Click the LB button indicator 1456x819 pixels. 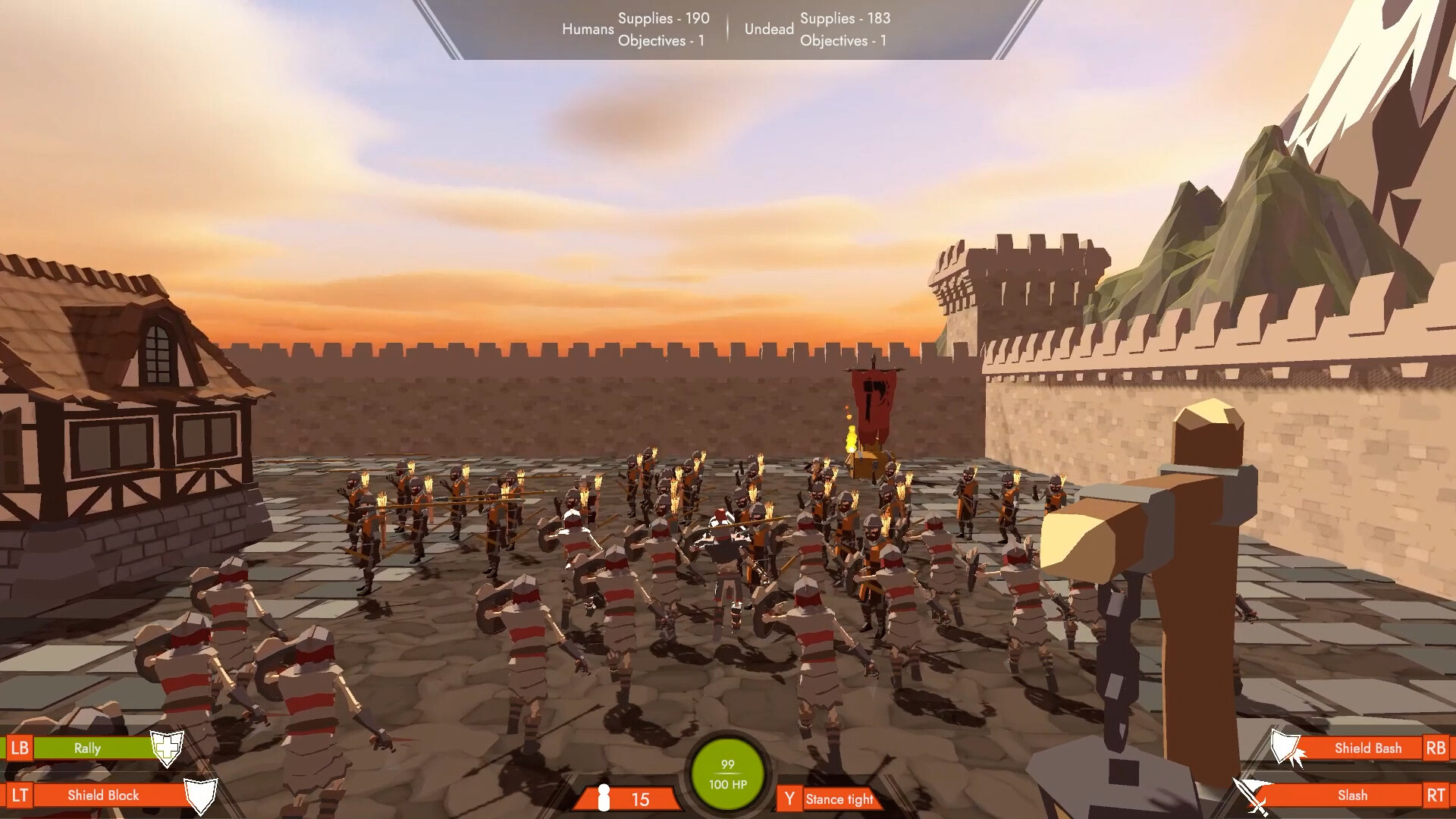[x=22, y=748]
